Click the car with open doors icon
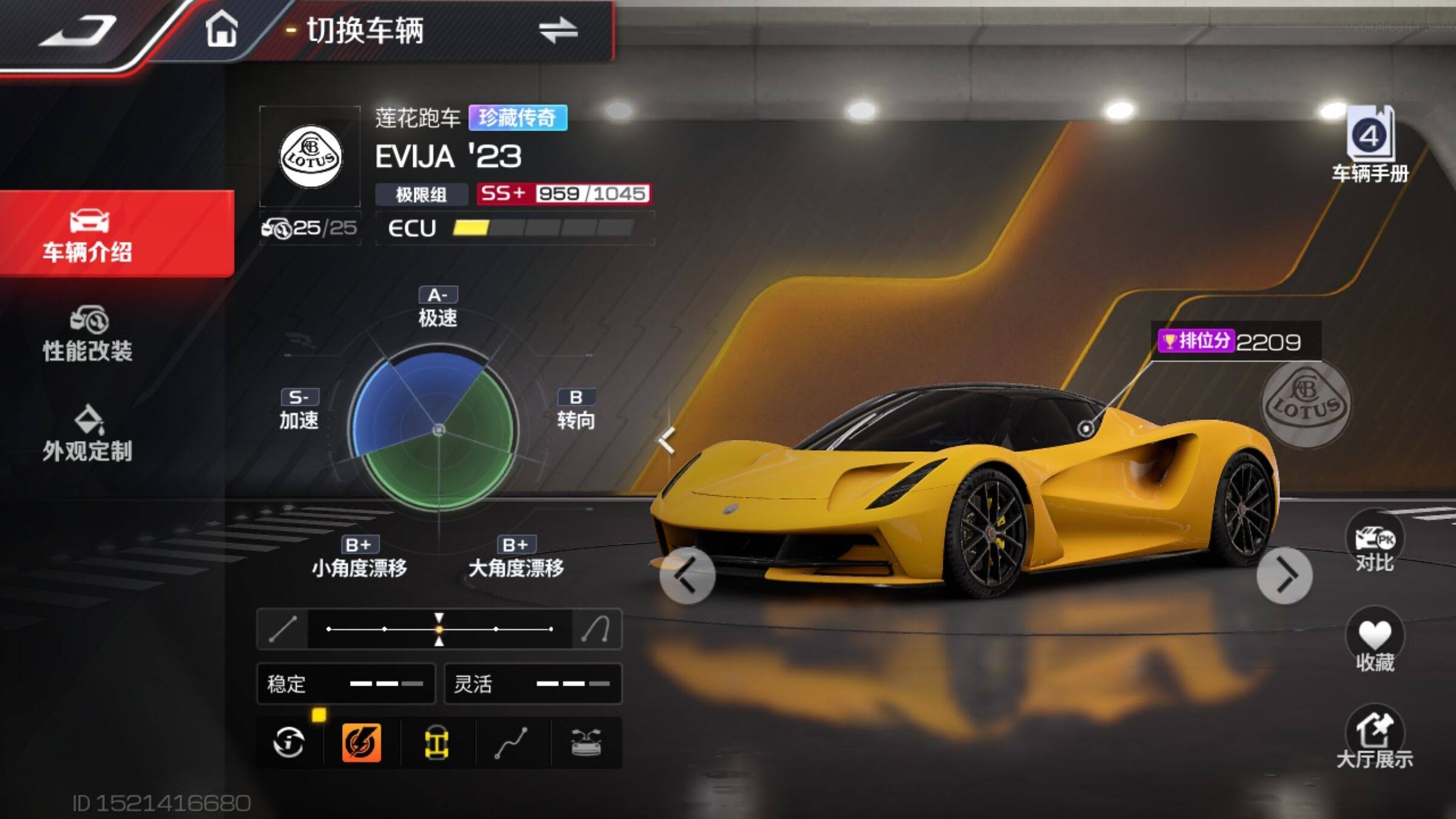The image size is (1456, 819). click(x=586, y=743)
